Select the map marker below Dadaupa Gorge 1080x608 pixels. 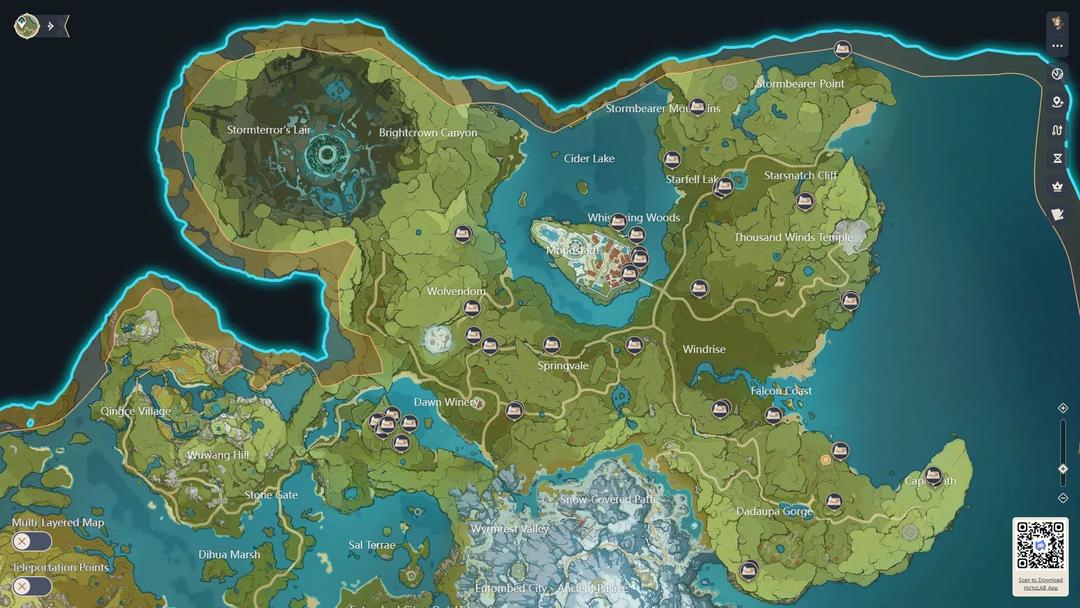point(748,570)
